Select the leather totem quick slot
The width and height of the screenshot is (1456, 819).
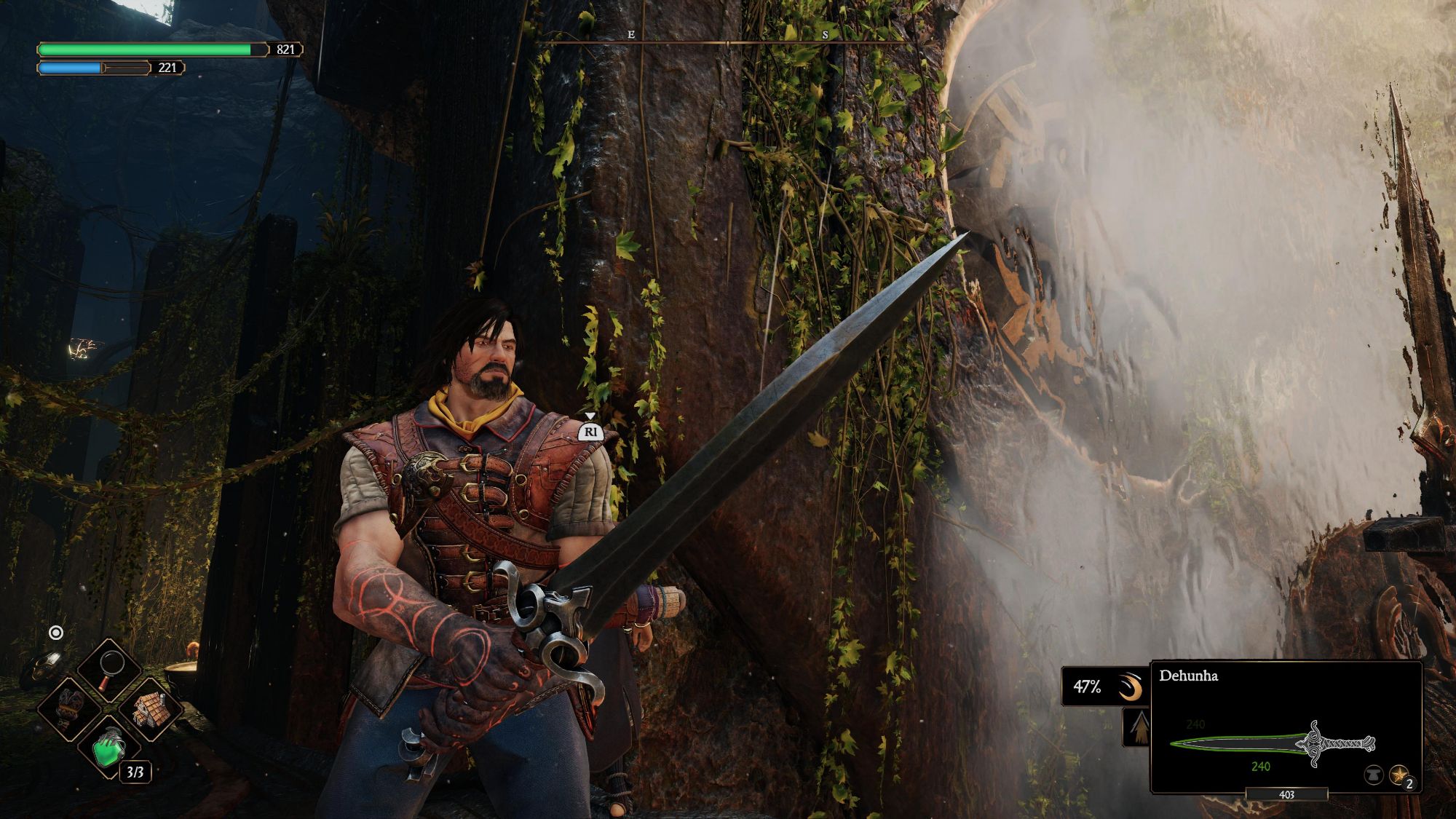point(69,707)
